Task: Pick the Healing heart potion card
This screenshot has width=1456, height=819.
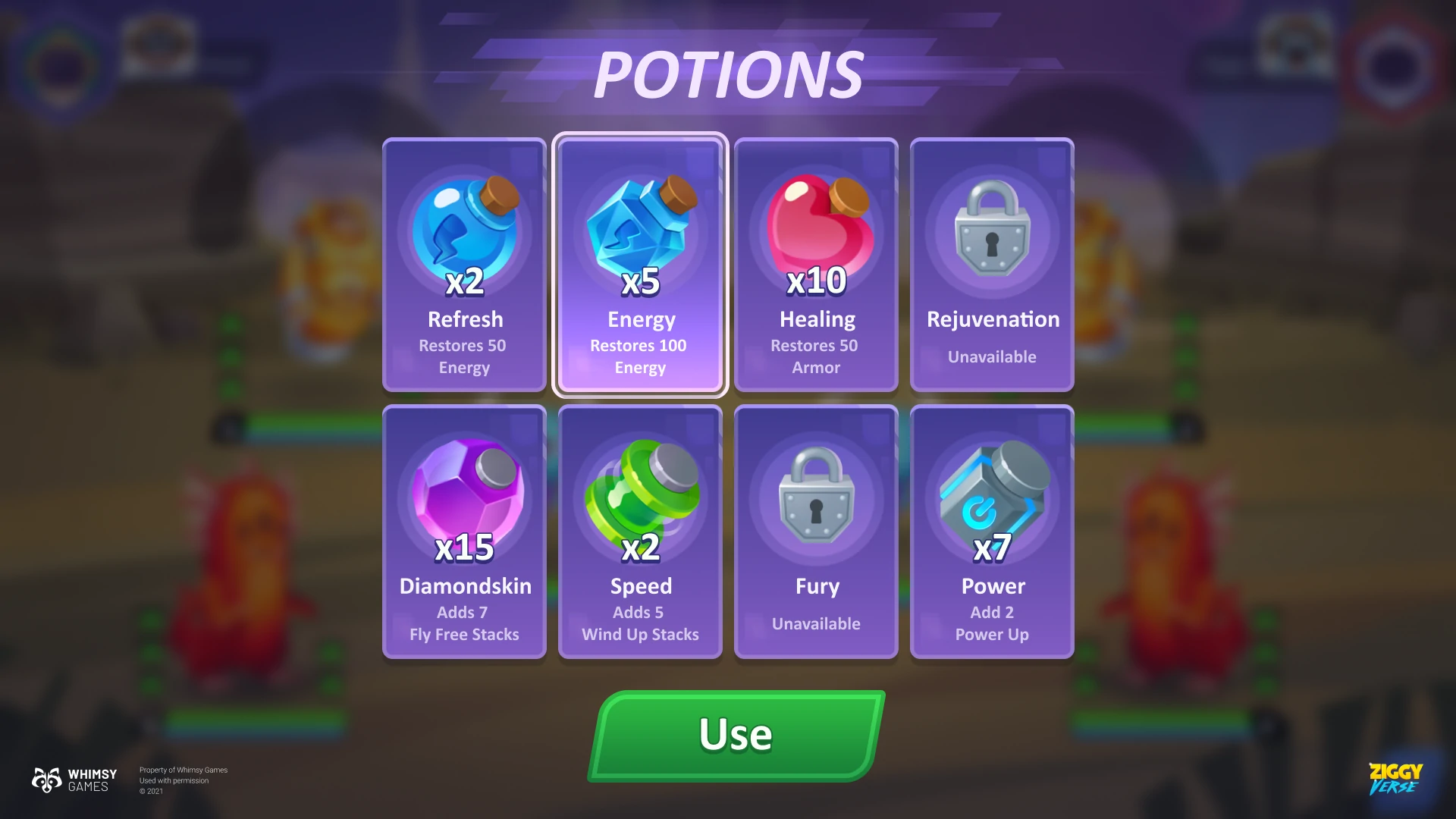Action: (816, 265)
